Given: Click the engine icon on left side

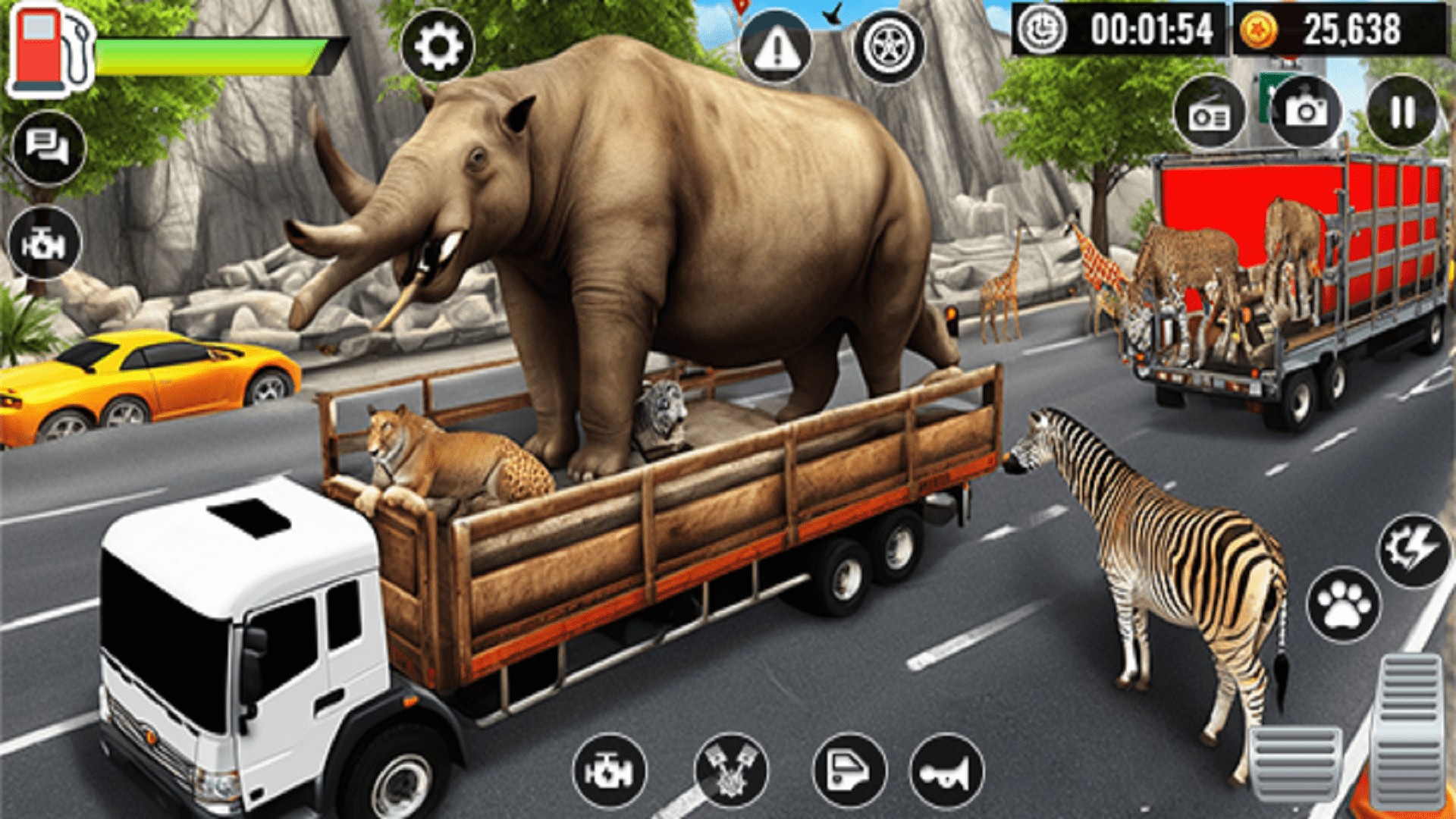Looking at the screenshot, I should (45, 243).
